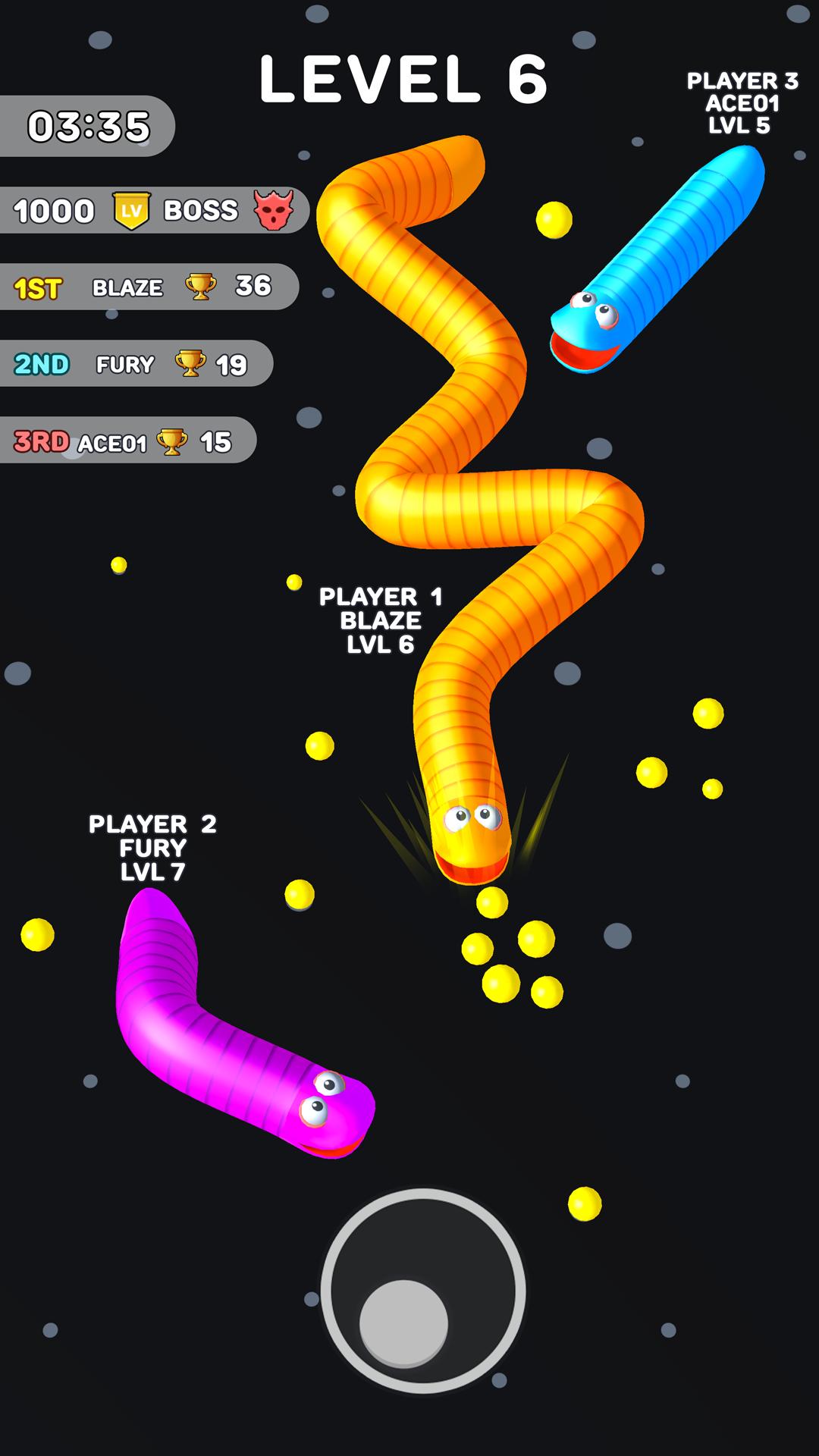Viewport: 819px width, 1456px height.
Task: Click the red demon boss icon
Action: [273, 210]
